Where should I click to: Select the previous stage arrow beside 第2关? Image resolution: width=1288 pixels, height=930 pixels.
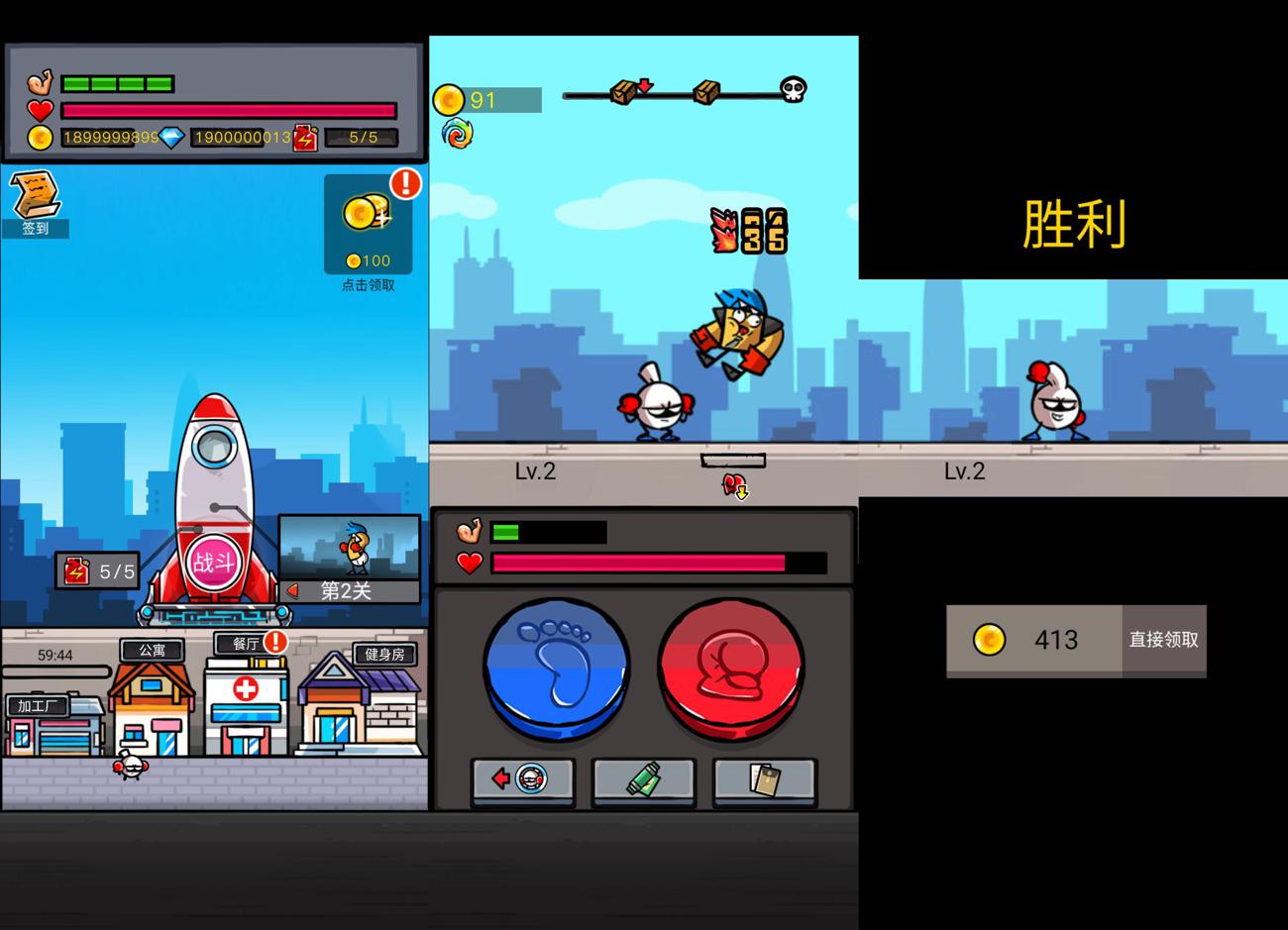[293, 591]
